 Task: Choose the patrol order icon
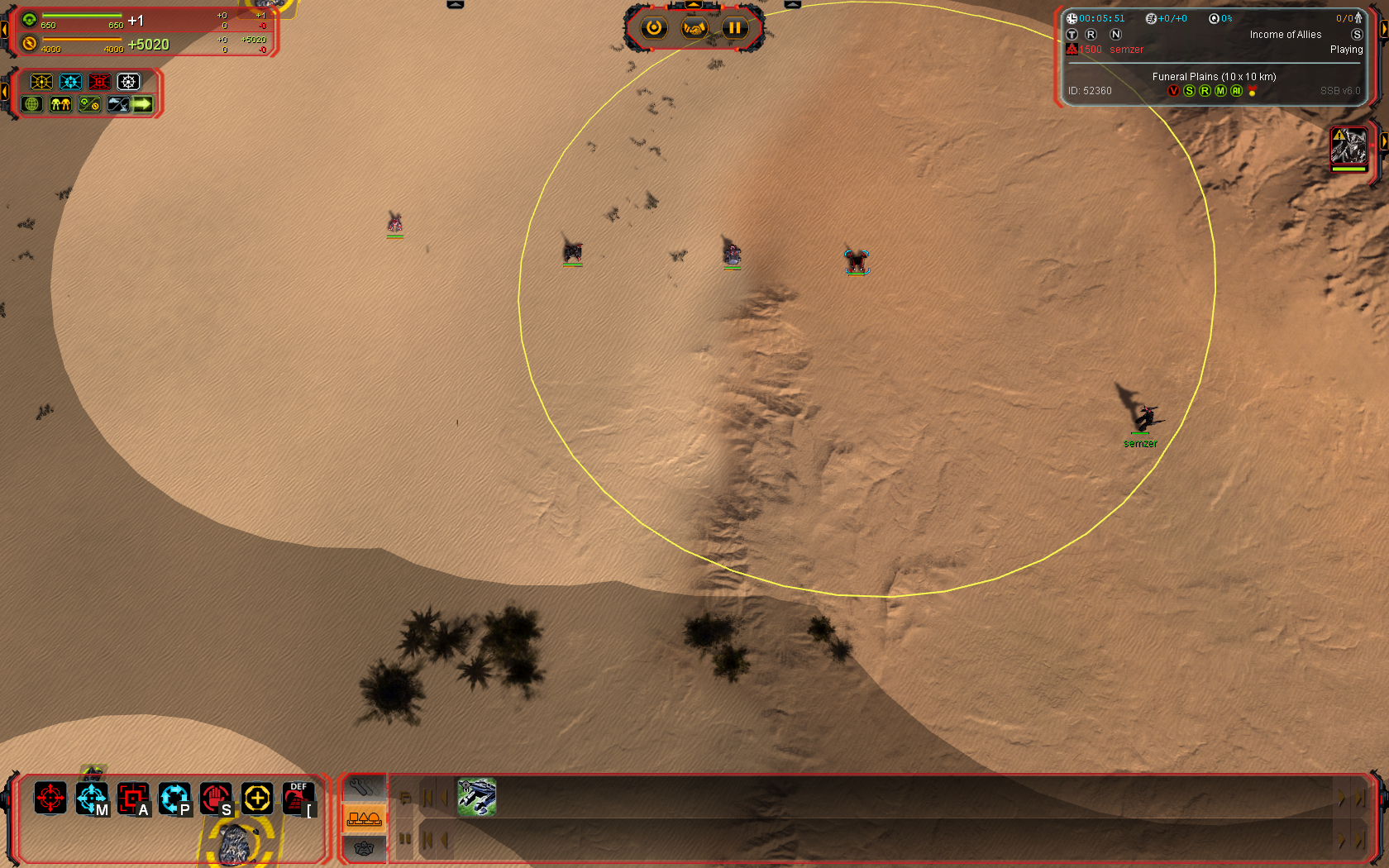click(174, 799)
